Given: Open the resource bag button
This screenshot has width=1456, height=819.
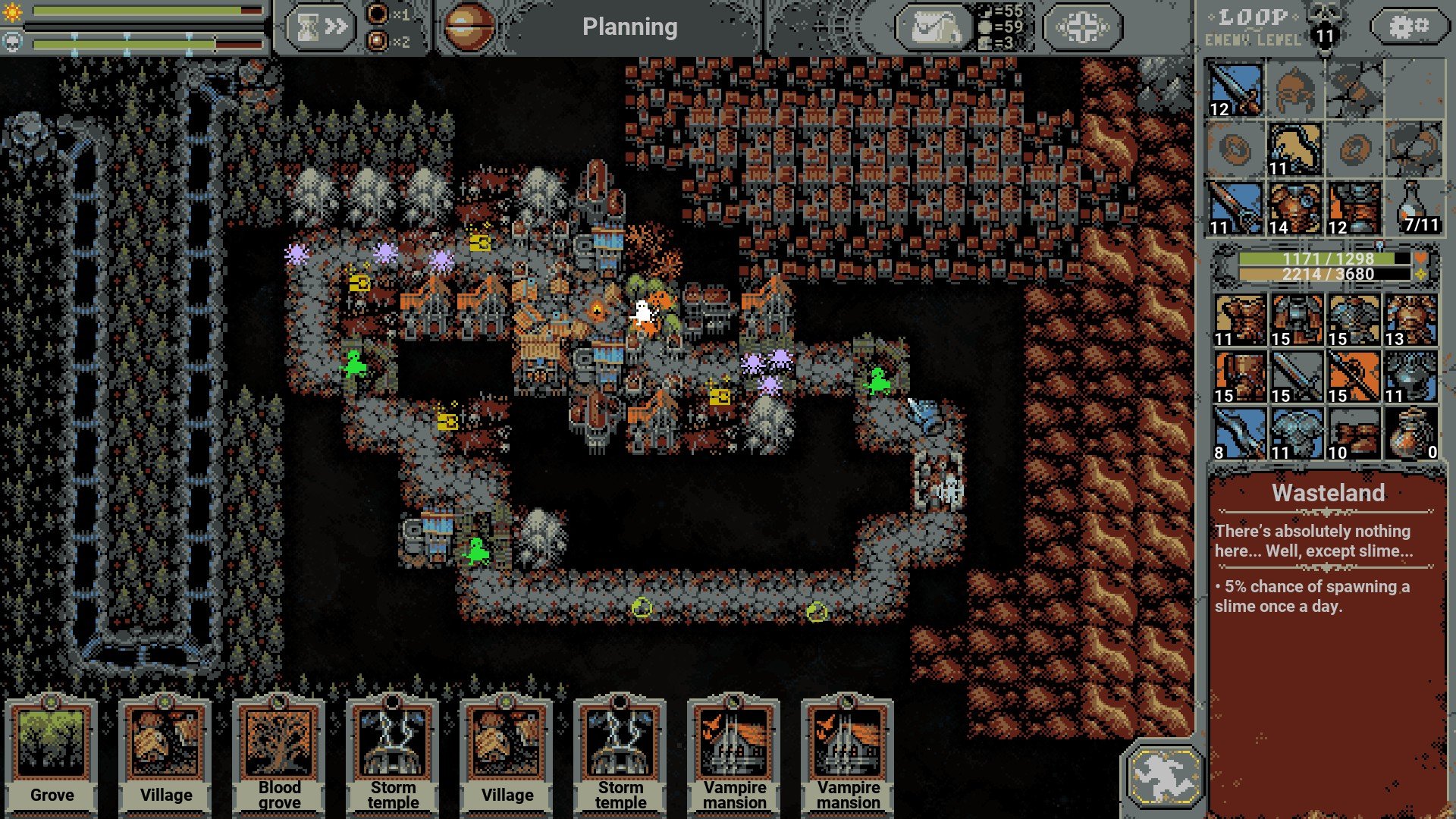Looking at the screenshot, I should click(x=934, y=27).
